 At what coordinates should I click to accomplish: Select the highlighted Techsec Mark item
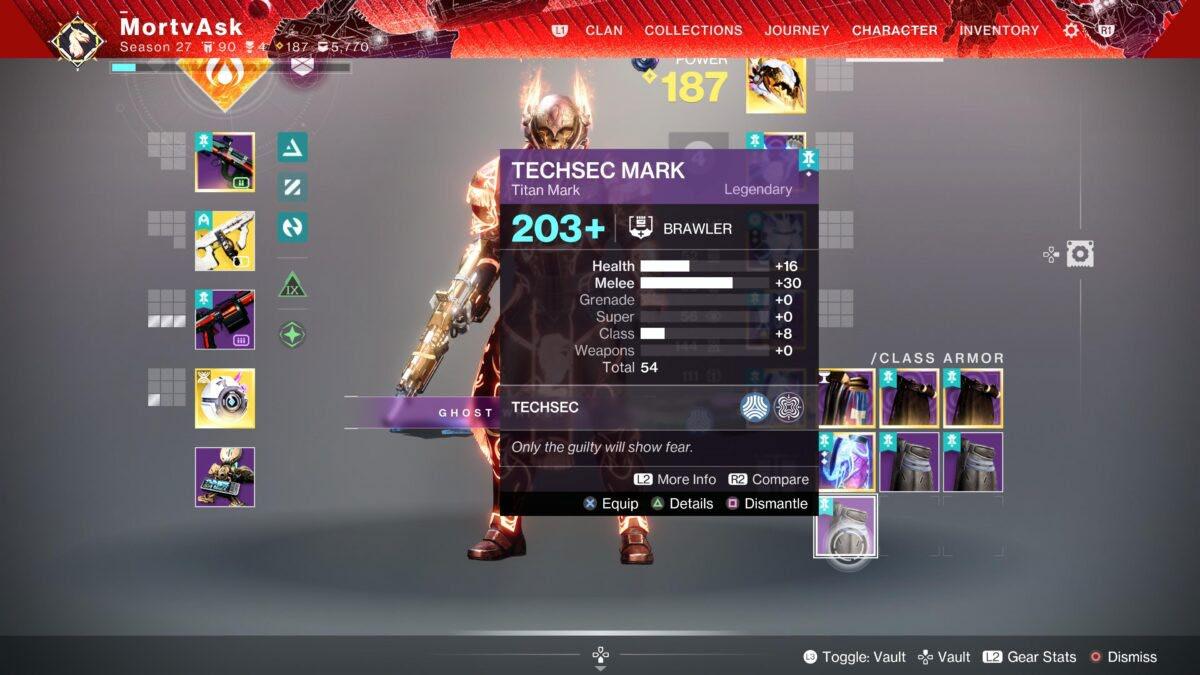845,526
